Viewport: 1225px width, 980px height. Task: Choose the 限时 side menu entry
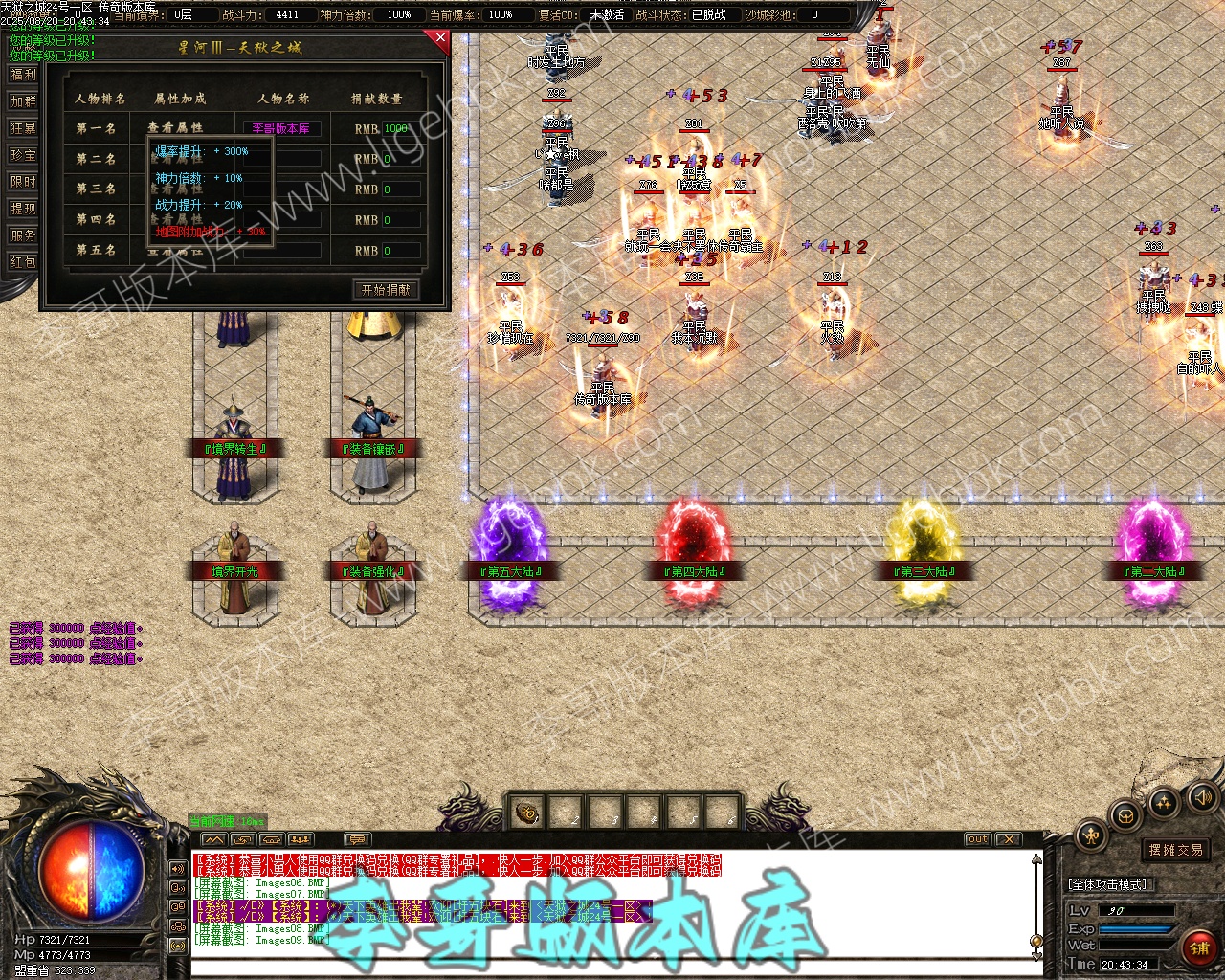point(23,181)
